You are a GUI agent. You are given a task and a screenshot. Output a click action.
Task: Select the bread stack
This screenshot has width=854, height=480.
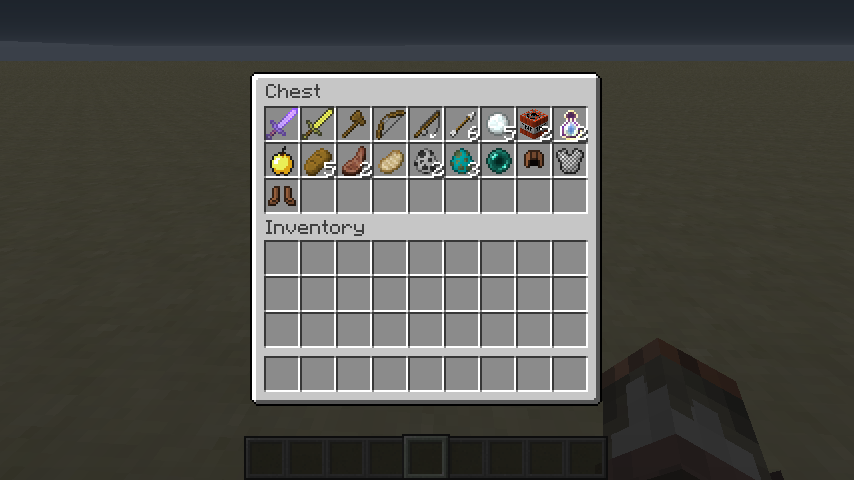click(318, 160)
